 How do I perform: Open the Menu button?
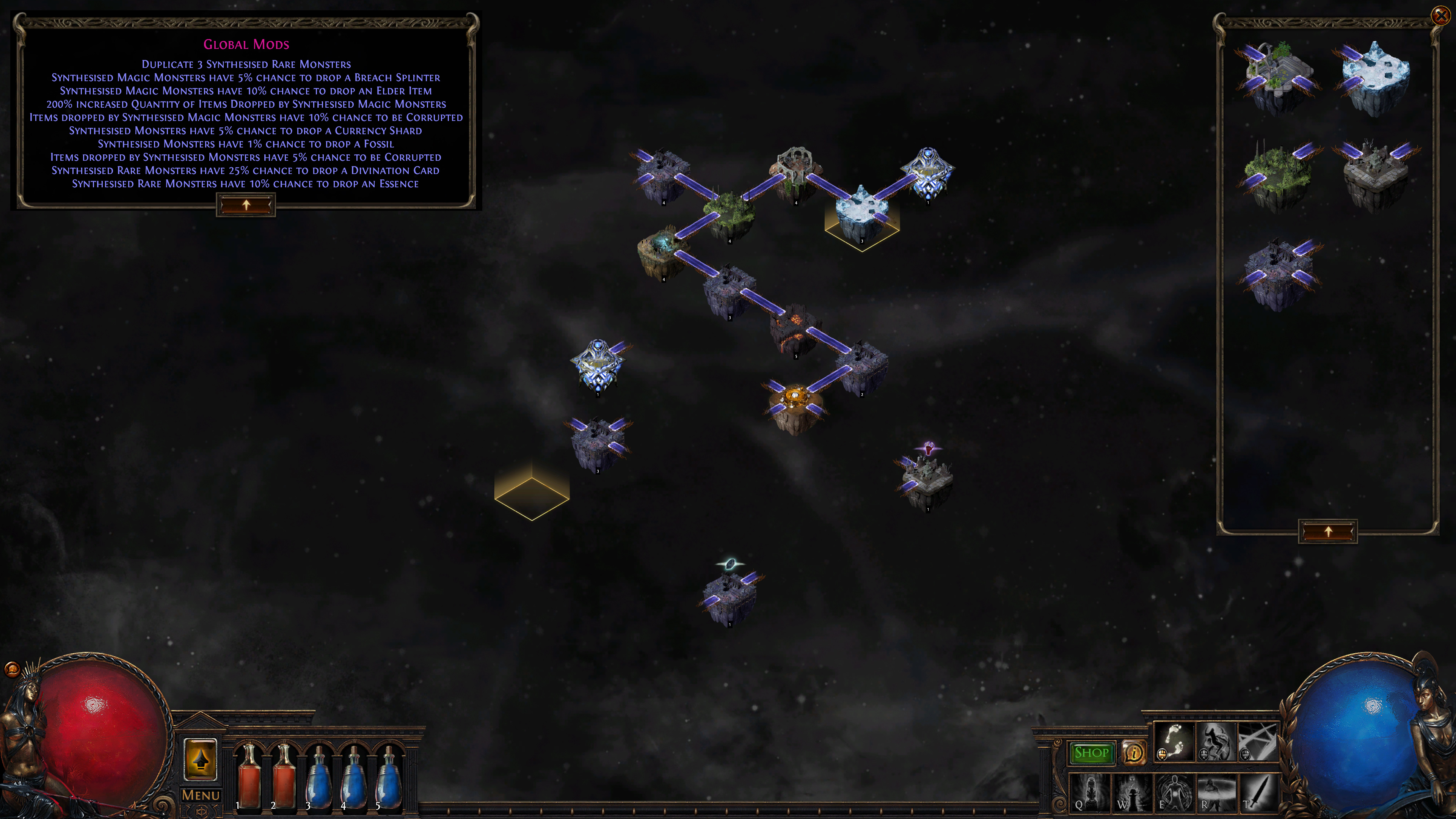click(201, 795)
